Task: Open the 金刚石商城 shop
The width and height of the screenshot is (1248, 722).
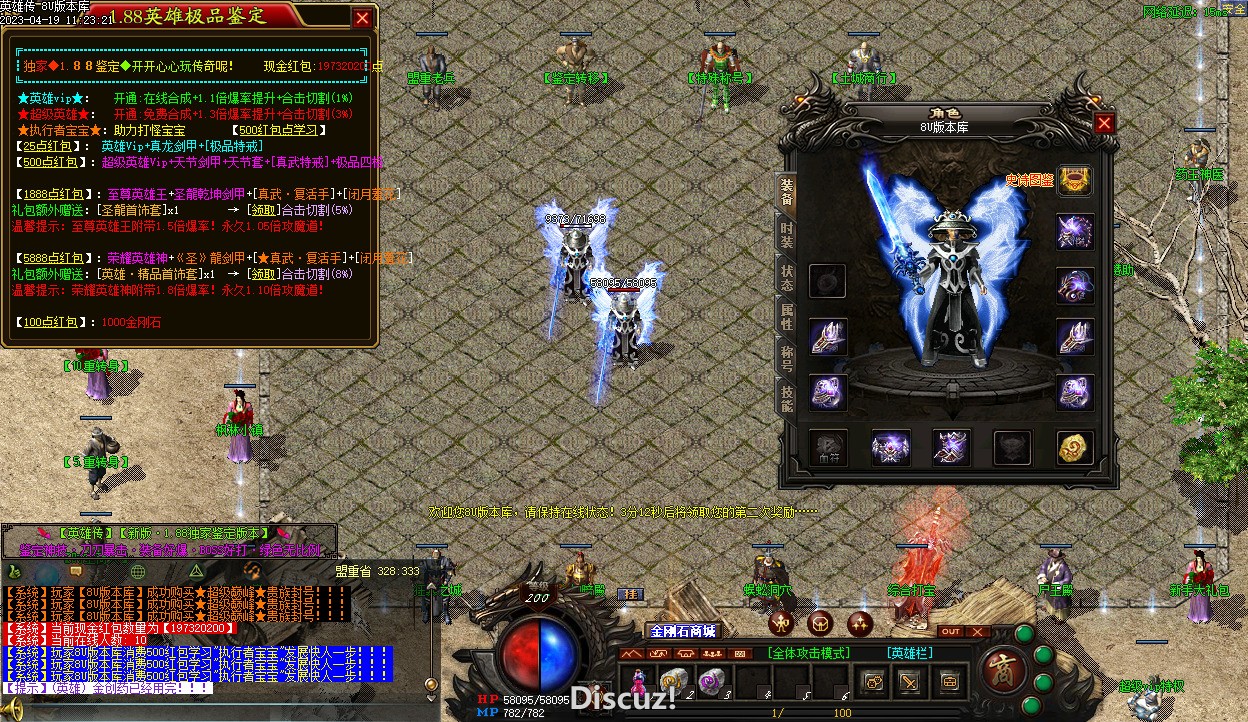Action: (684, 631)
